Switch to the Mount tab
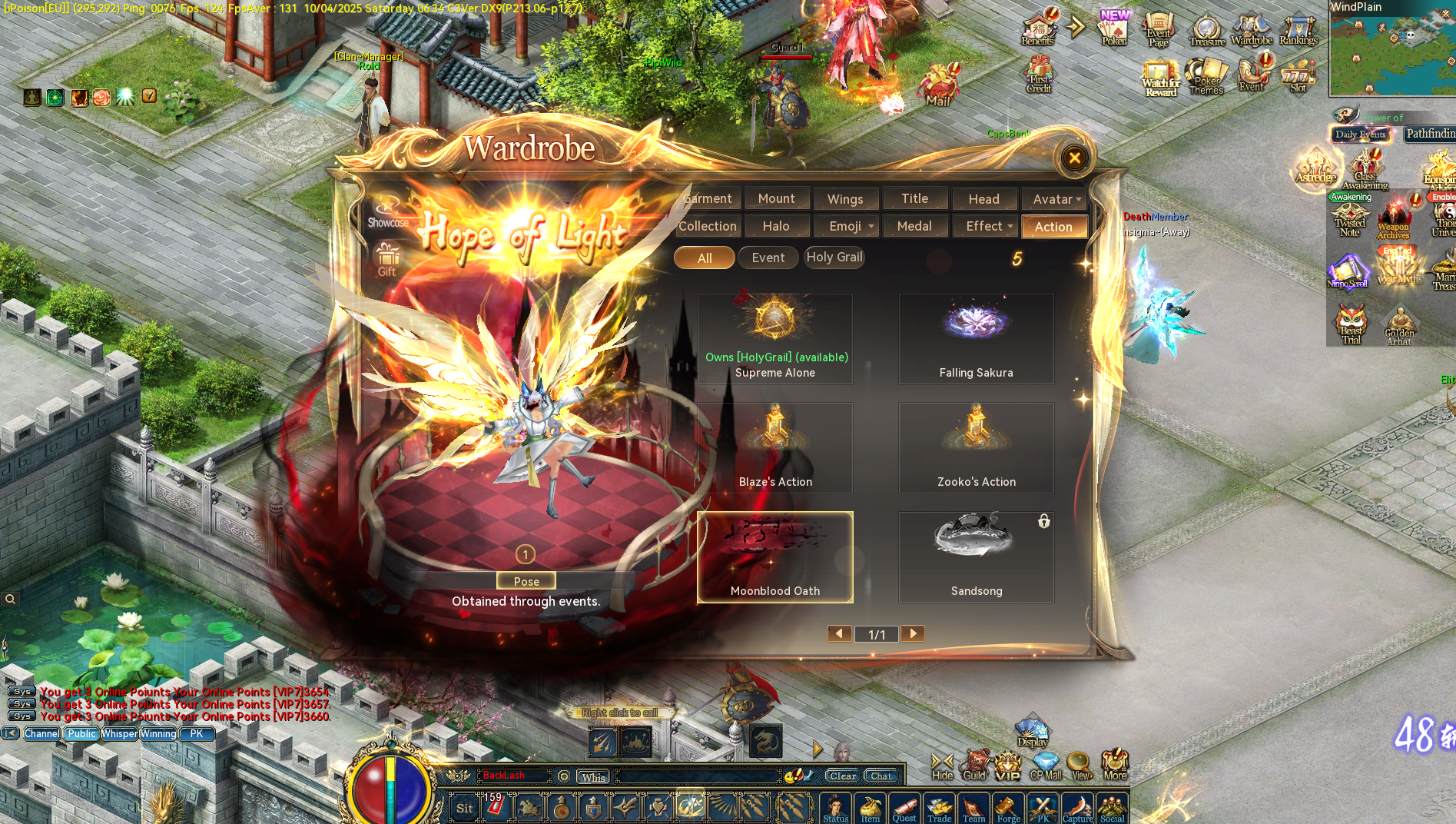Viewport: 1456px width, 824px height. click(x=777, y=198)
